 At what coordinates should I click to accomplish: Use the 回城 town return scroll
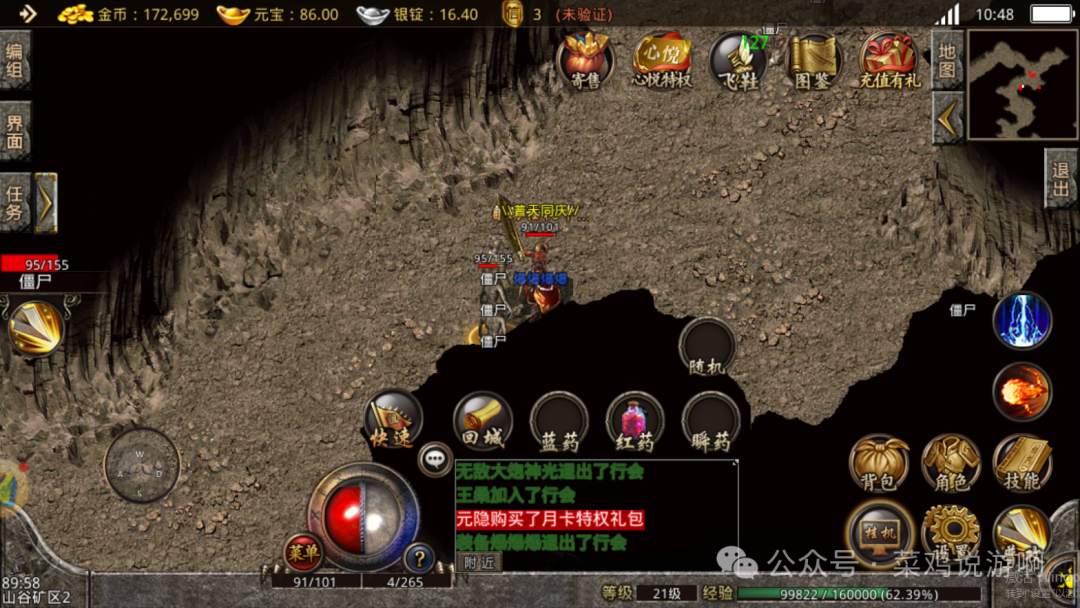pyautogui.click(x=482, y=420)
